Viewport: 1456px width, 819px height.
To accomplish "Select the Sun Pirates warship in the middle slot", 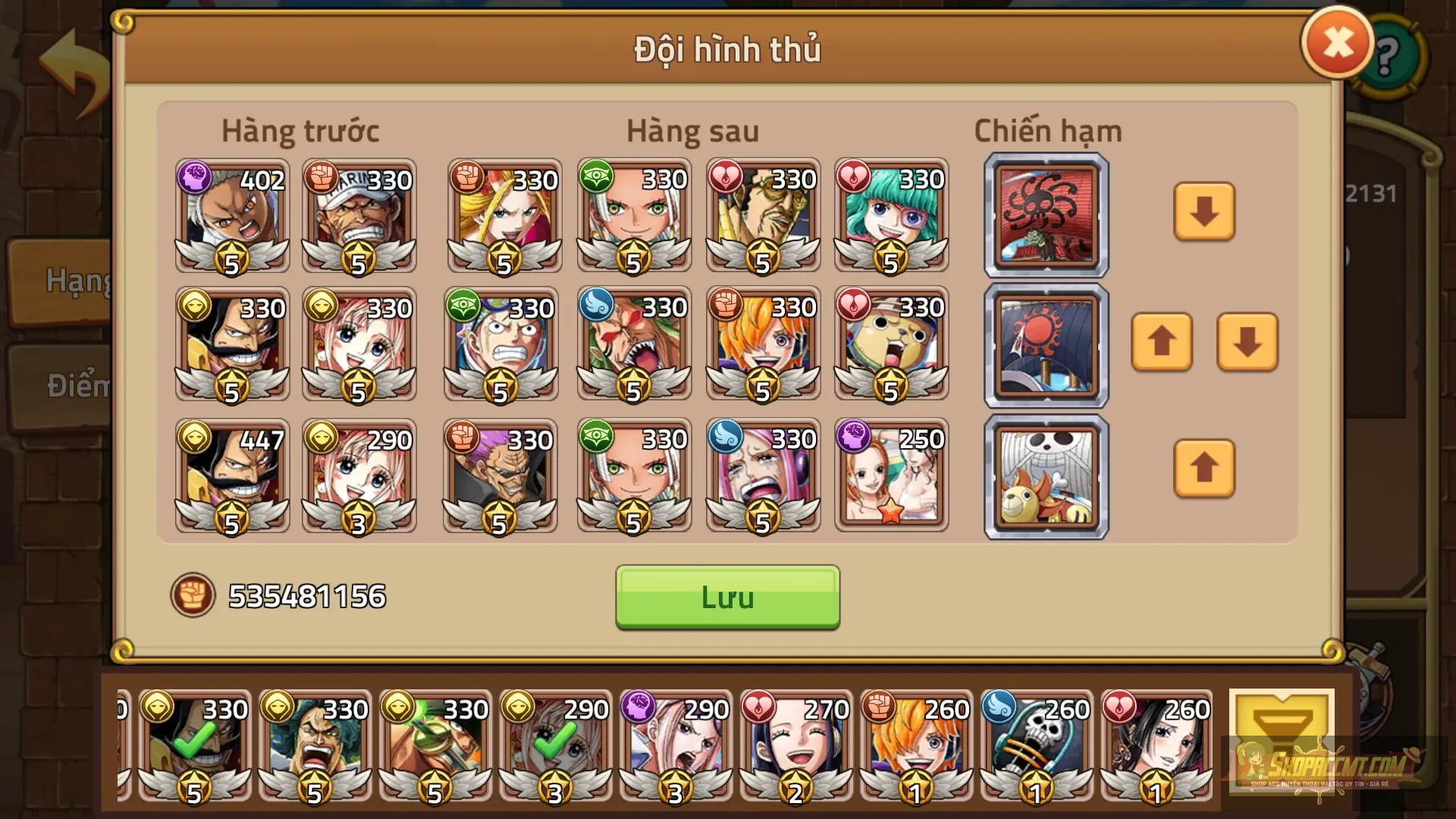I will click(x=1046, y=345).
